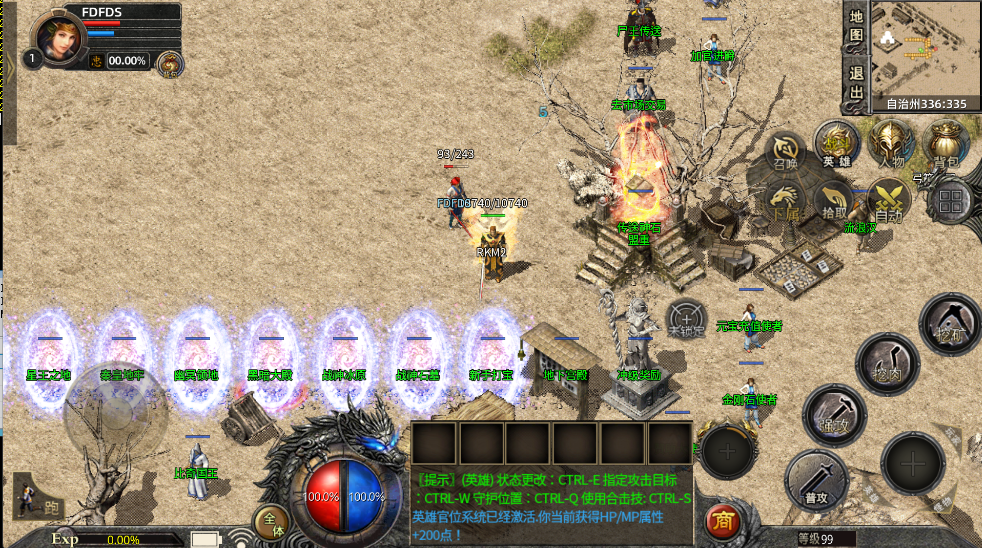Open the 商 shop button
The width and height of the screenshot is (982, 548).
(721, 520)
